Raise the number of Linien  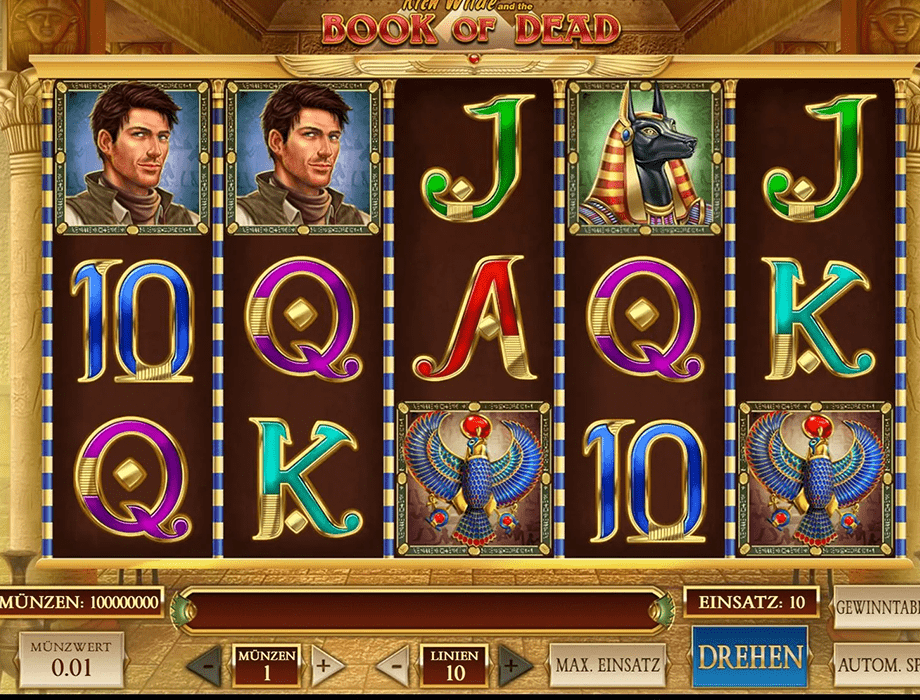pyautogui.click(x=515, y=663)
